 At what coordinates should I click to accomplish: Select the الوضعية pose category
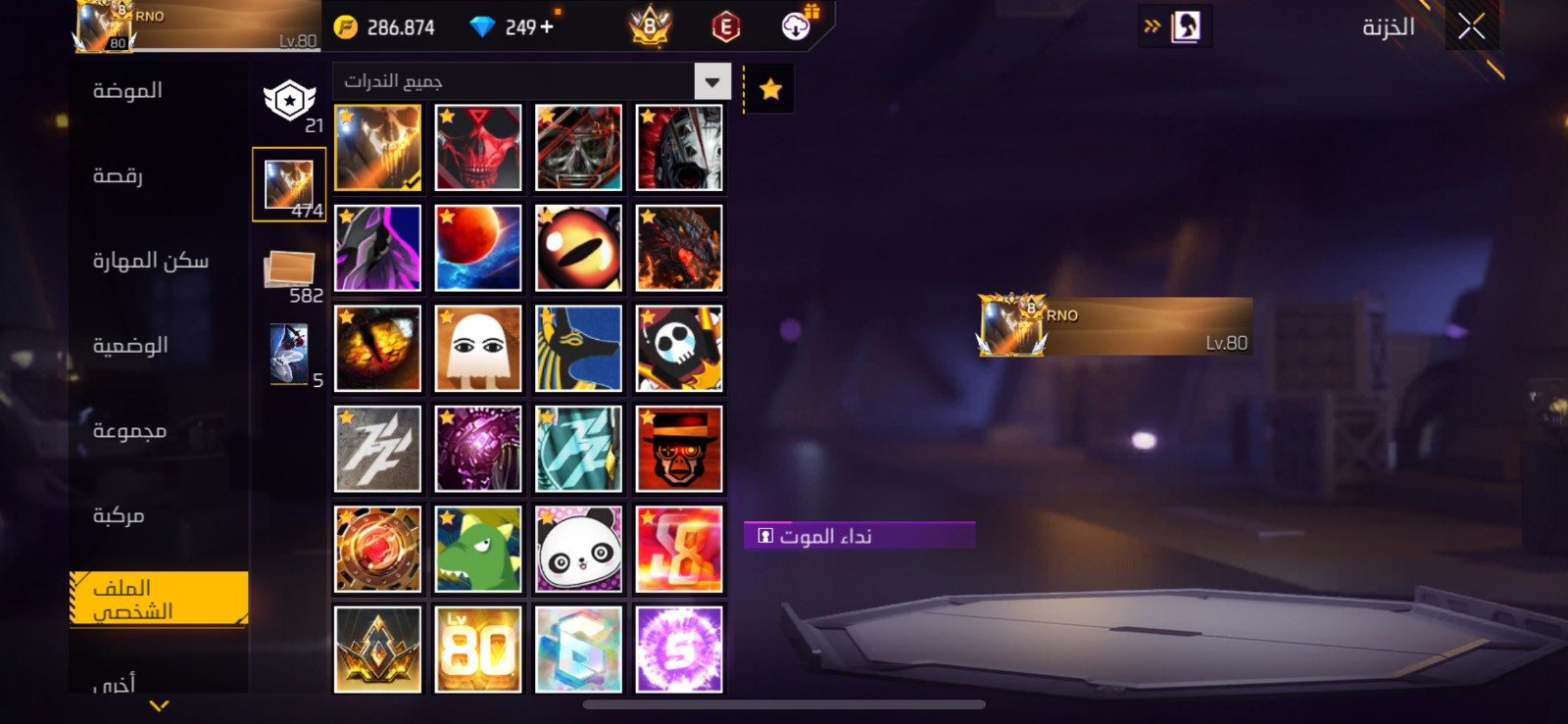point(130,346)
